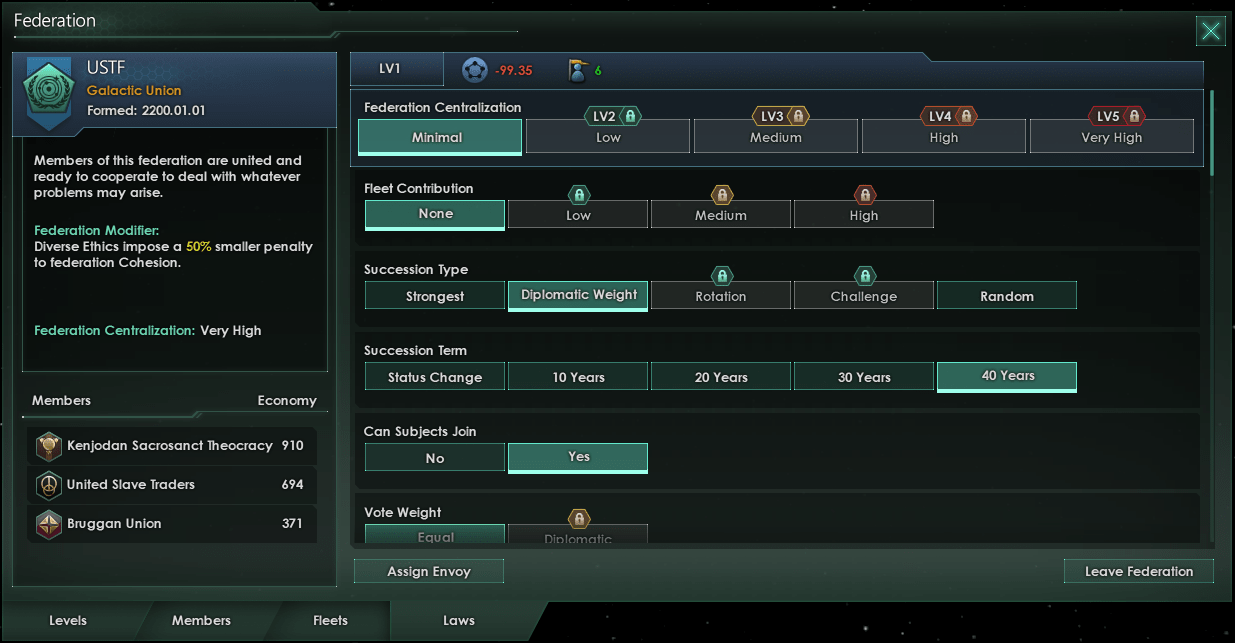This screenshot has height=643, width=1235.
Task: Set succession term to 10 Years
Action: point(578,377)
